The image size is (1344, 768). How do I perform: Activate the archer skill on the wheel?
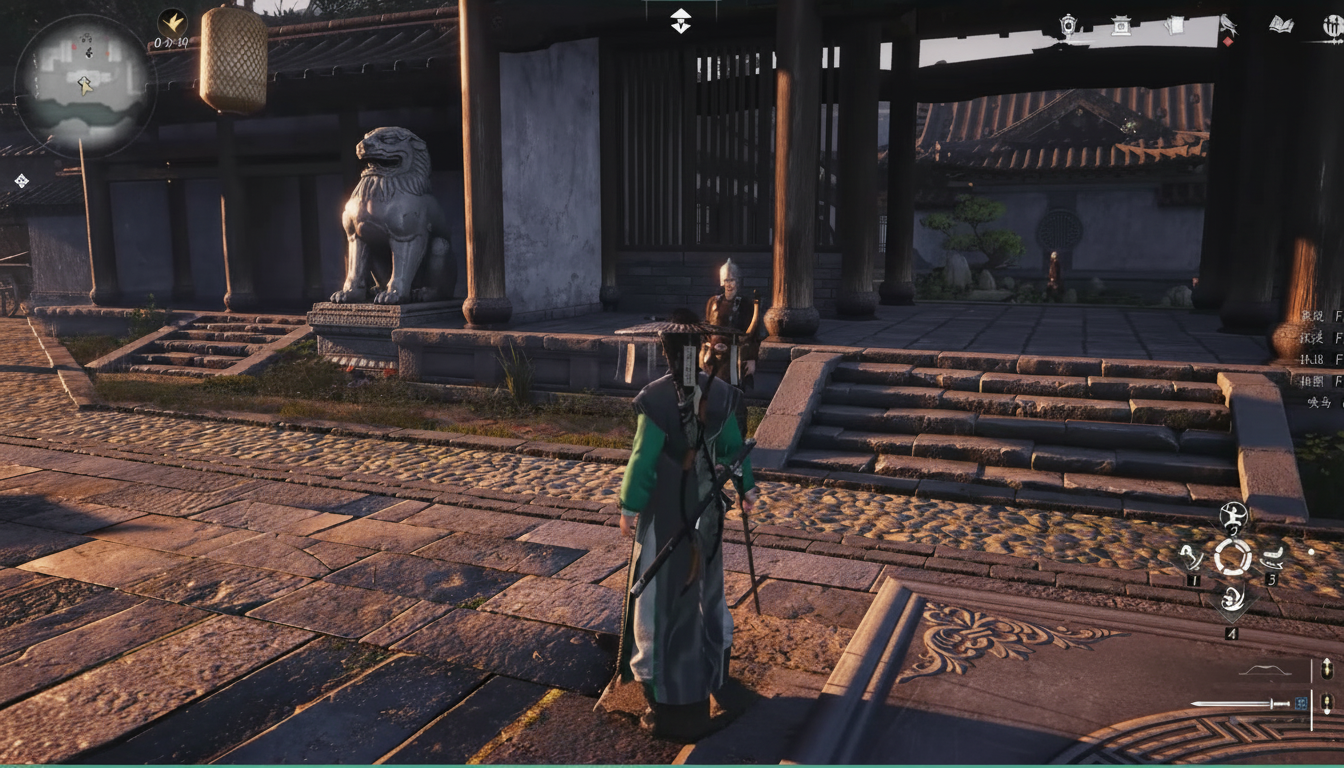[x=1233, y=518]
